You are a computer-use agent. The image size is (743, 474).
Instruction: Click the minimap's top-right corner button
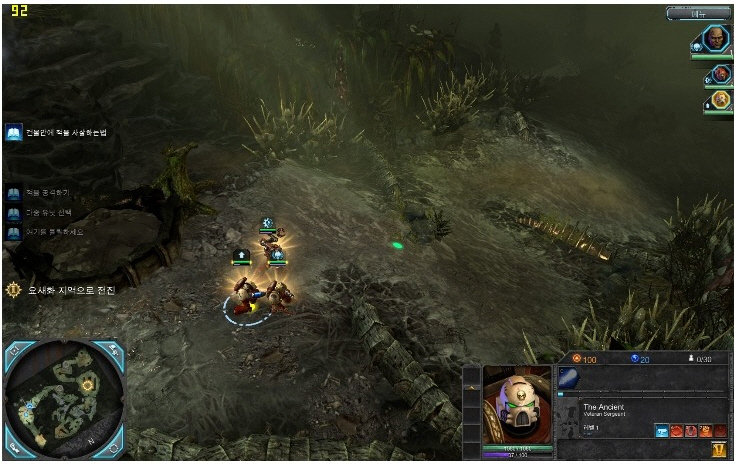(x=113, y=351)
